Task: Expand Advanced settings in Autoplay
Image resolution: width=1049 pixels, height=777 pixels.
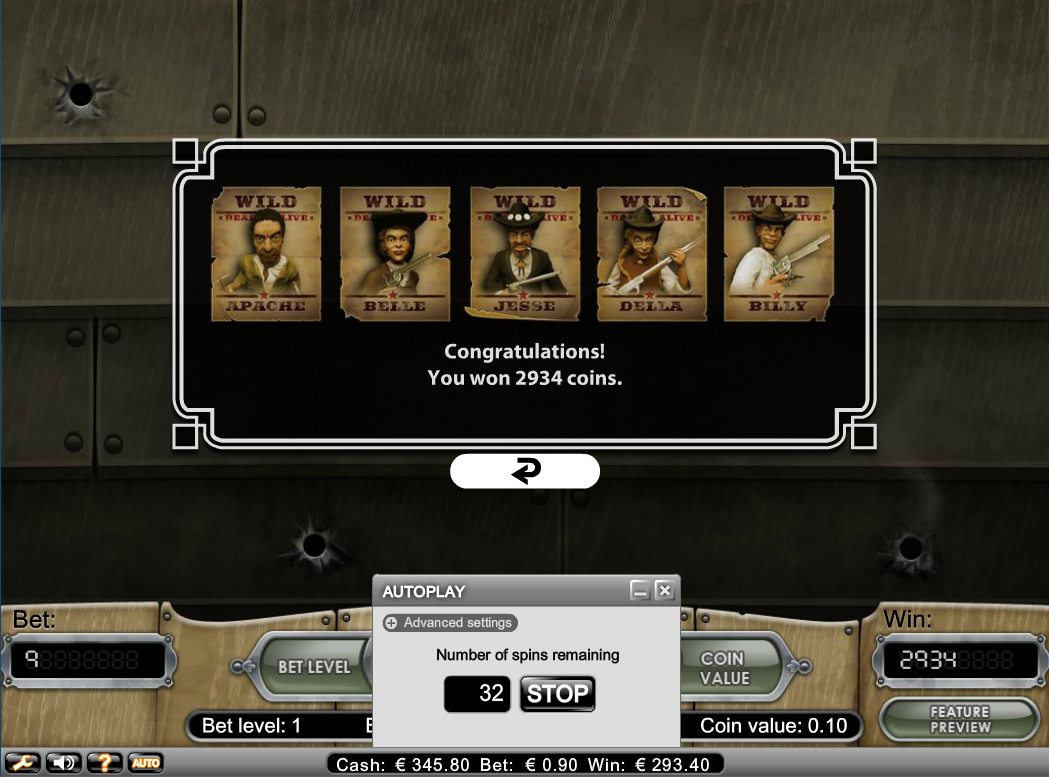Action: [450, 623]
